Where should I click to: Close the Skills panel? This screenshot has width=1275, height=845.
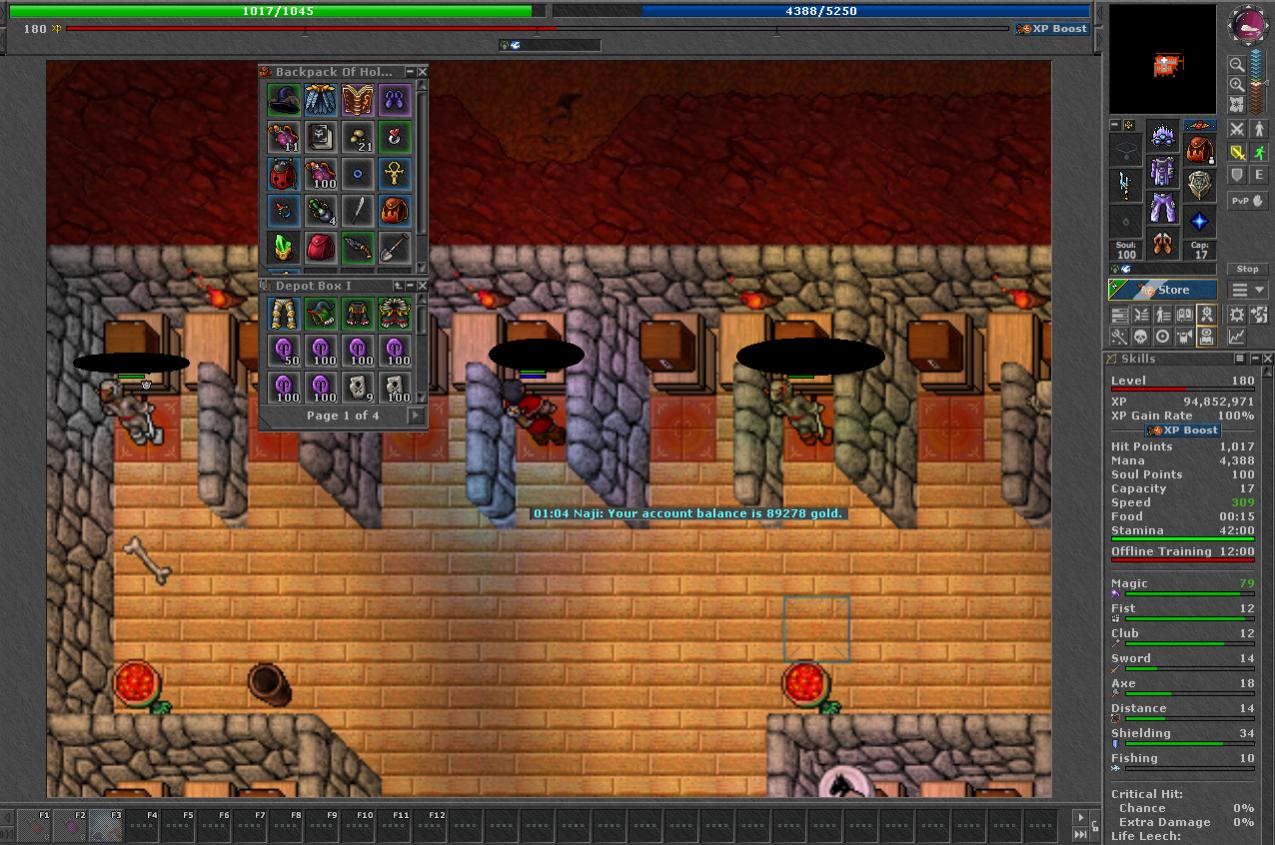point(1268,359)
